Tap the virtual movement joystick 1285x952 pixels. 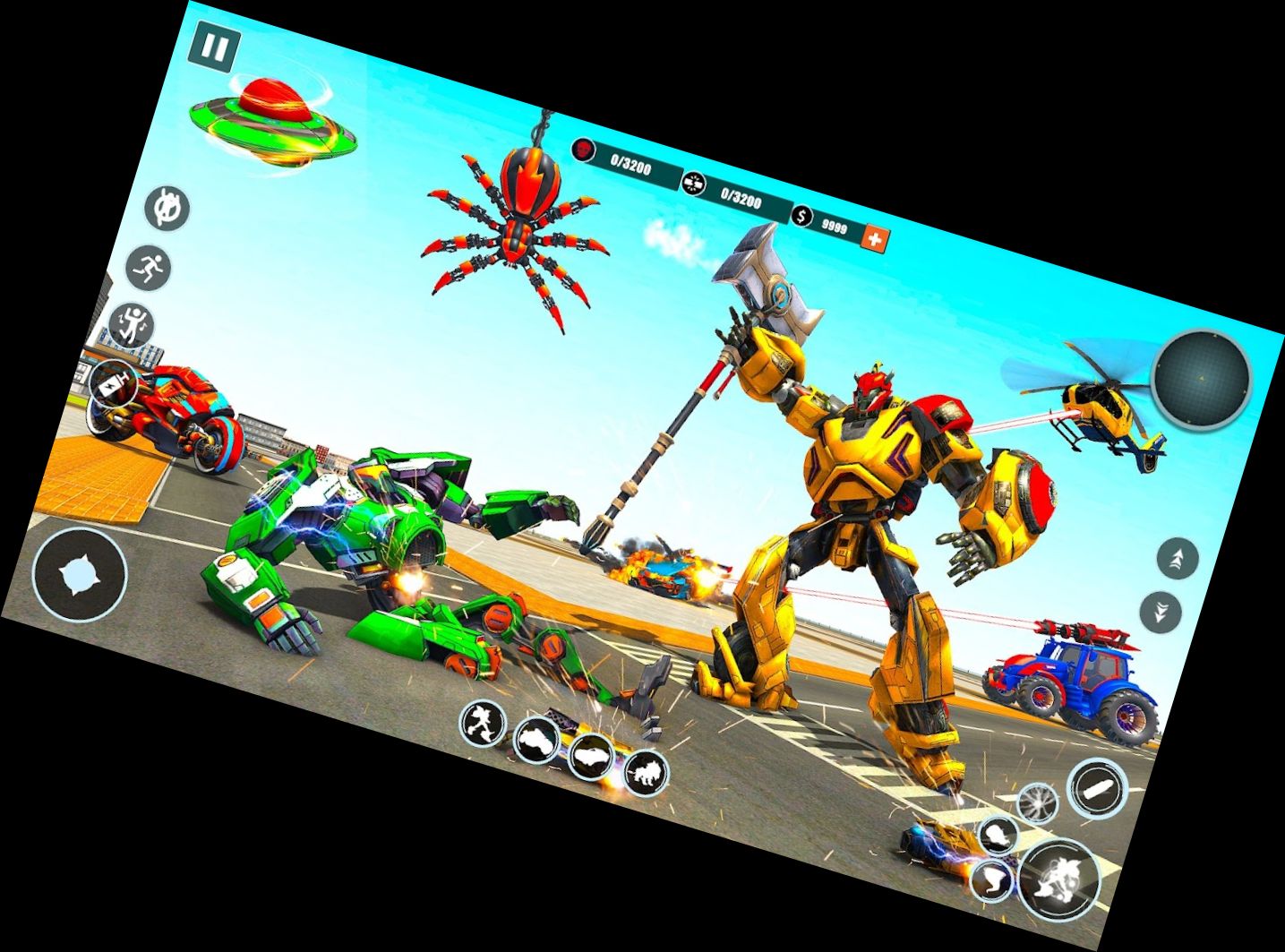pyautogui.click(x=79, y=573)
